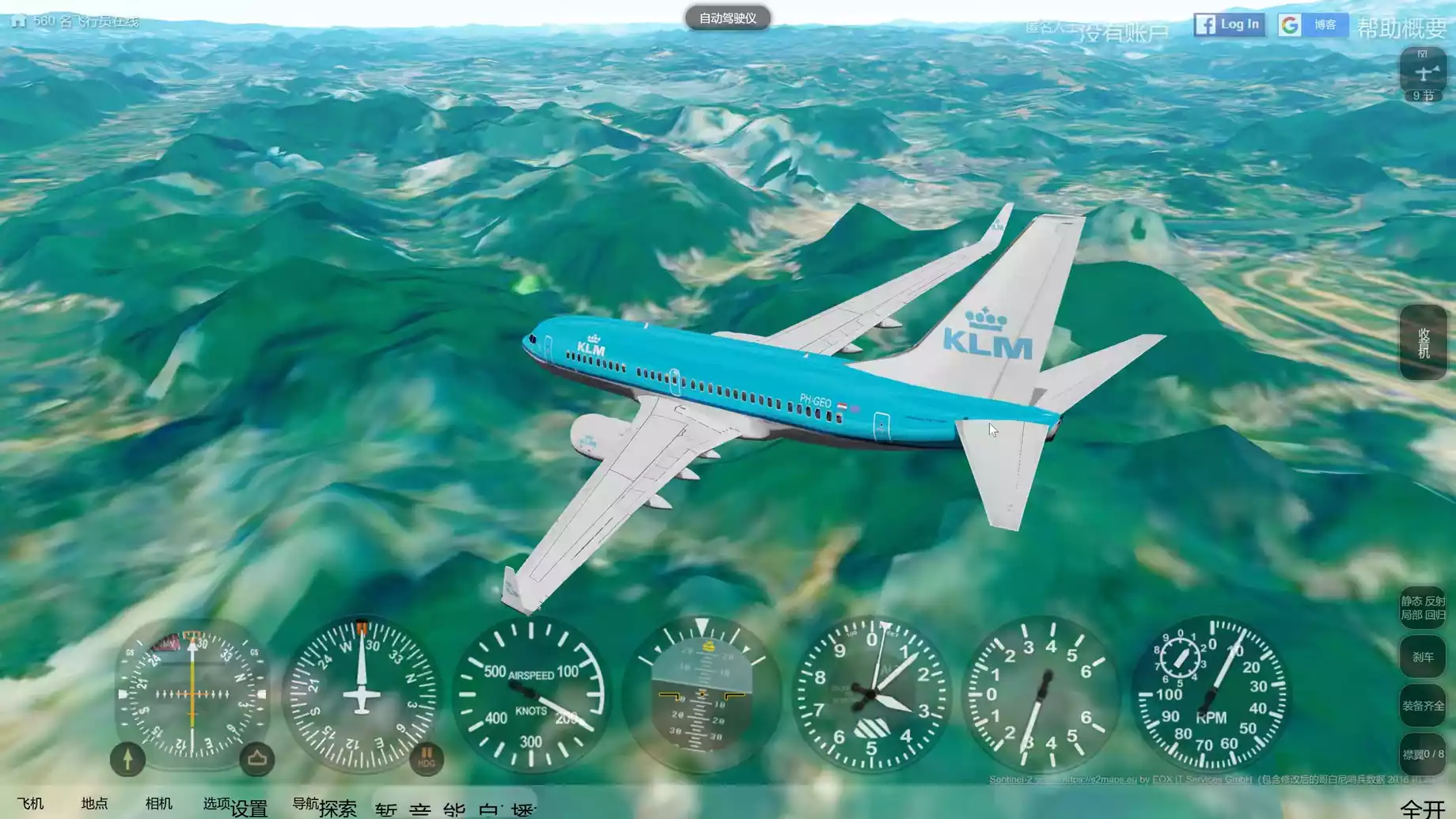The width and height of the screenshot is (1456, 819).
Task: Open the 飞机 aircraft menu
Action: tap(30, 804)
